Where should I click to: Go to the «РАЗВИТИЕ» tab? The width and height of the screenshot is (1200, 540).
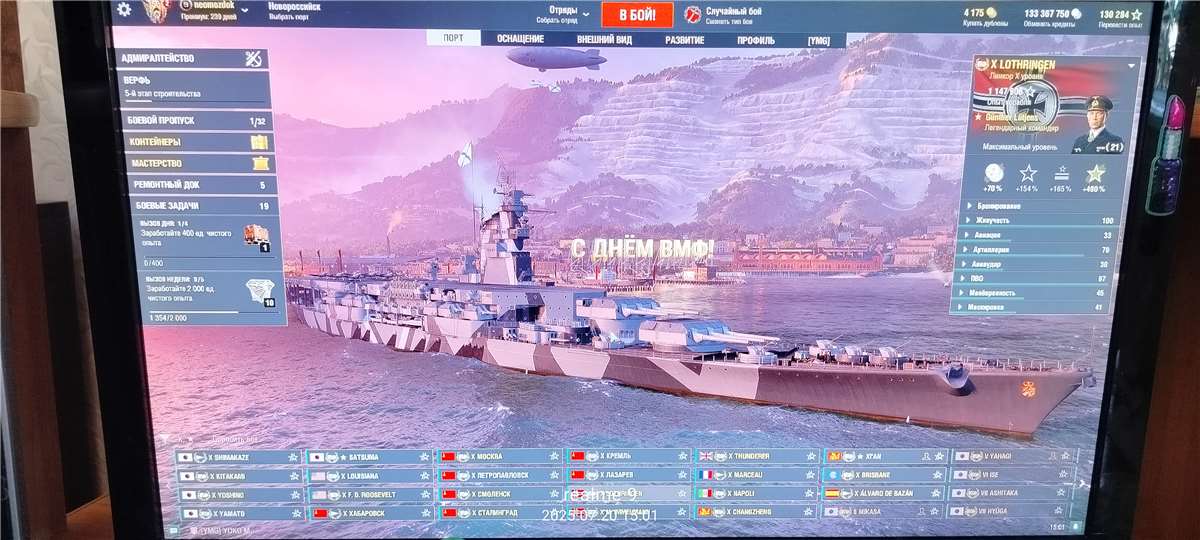pyautogui.click(x=685, y=40)
